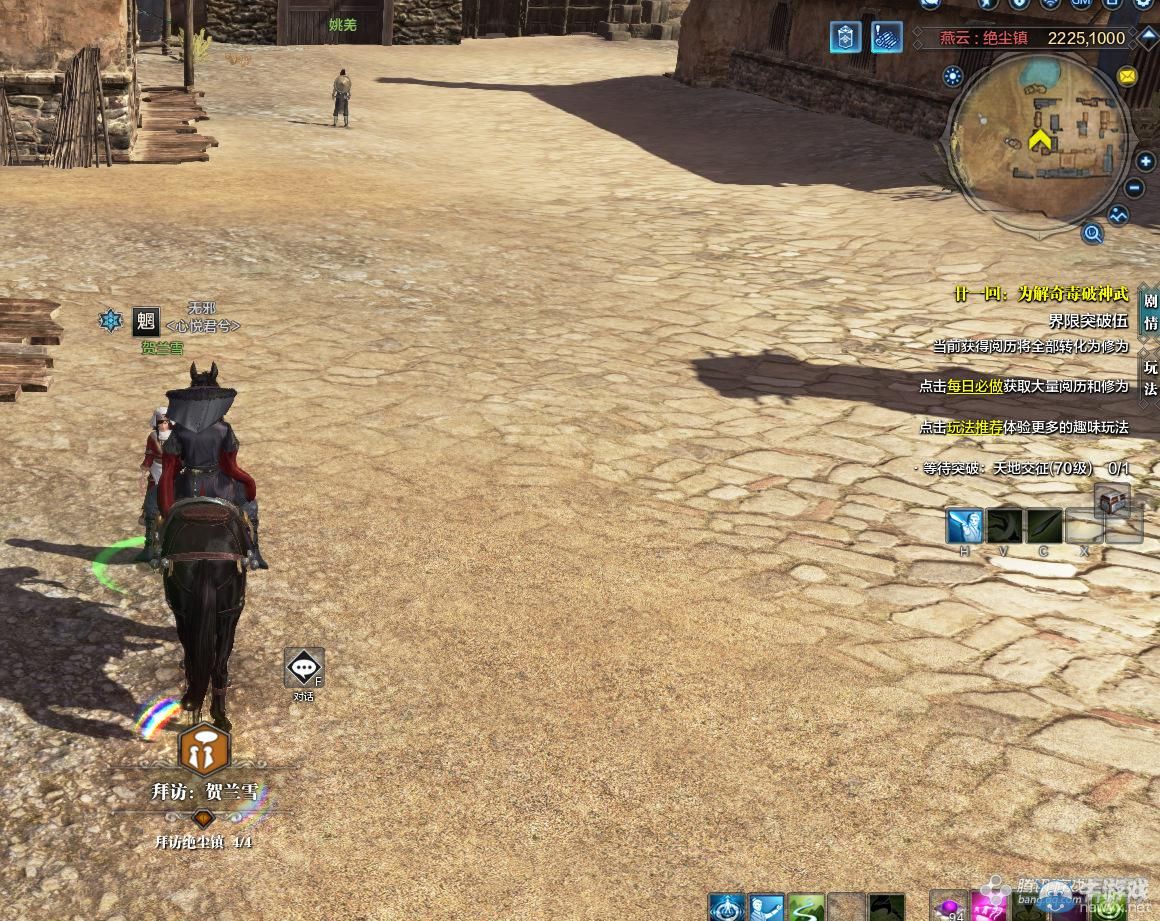Zoom out the minimap with minus button
This screenshot has width=1160, height=921.
click(1135, 188)
